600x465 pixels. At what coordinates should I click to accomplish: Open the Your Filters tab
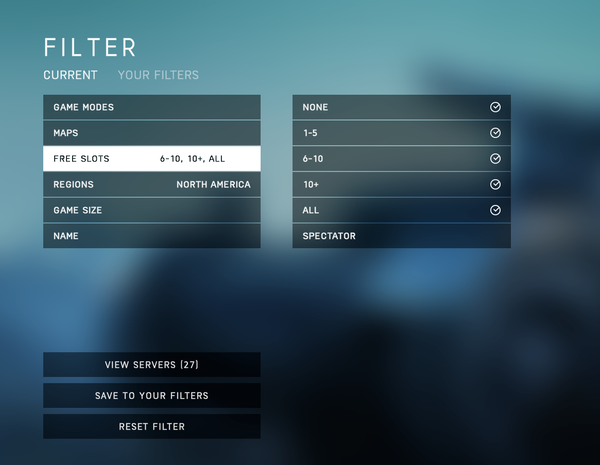tap(158, 75)
